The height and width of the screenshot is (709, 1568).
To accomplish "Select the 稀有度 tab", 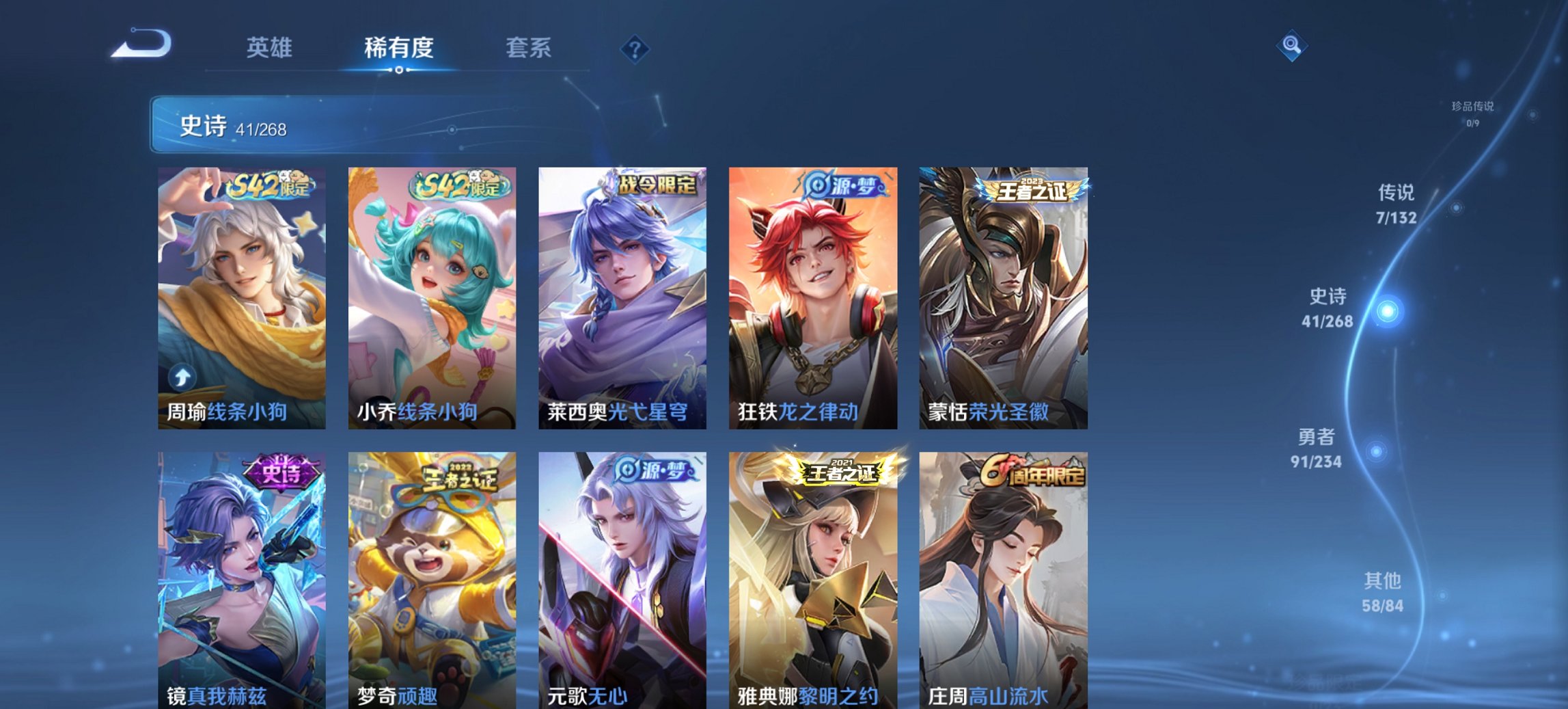I will (x=398, y=48).
